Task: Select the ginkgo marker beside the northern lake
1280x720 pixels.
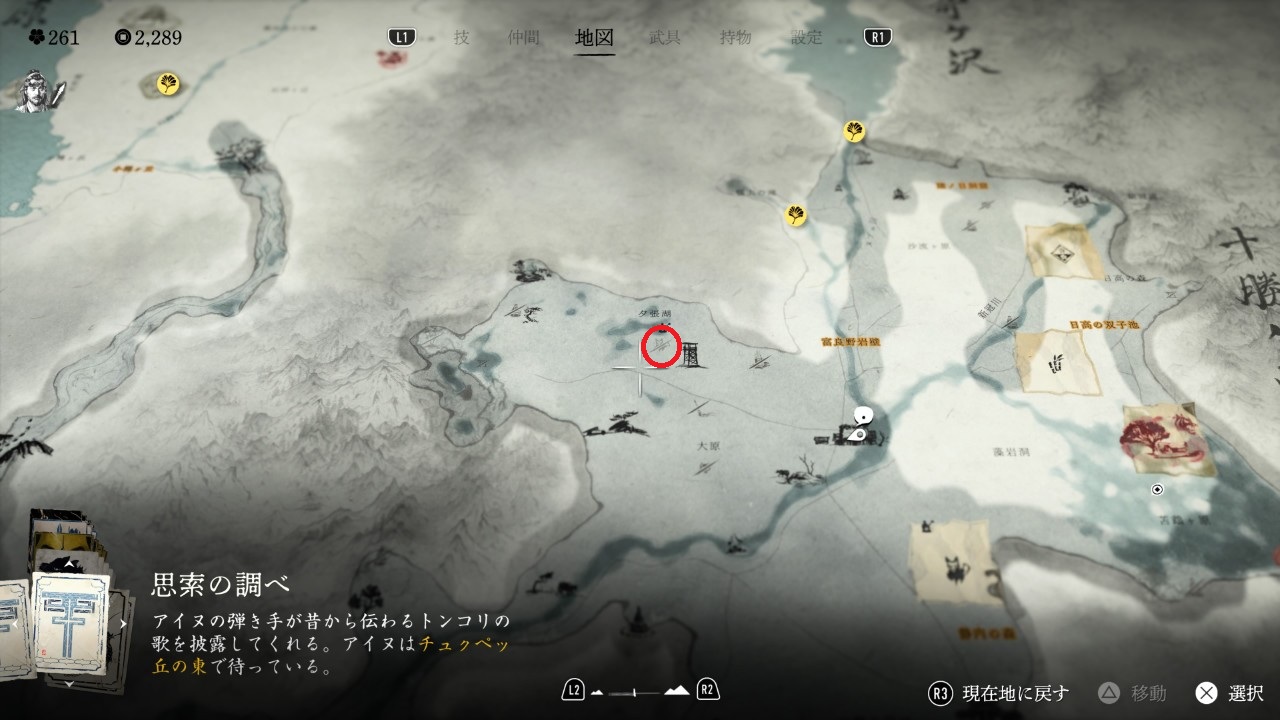Action: 853,131
